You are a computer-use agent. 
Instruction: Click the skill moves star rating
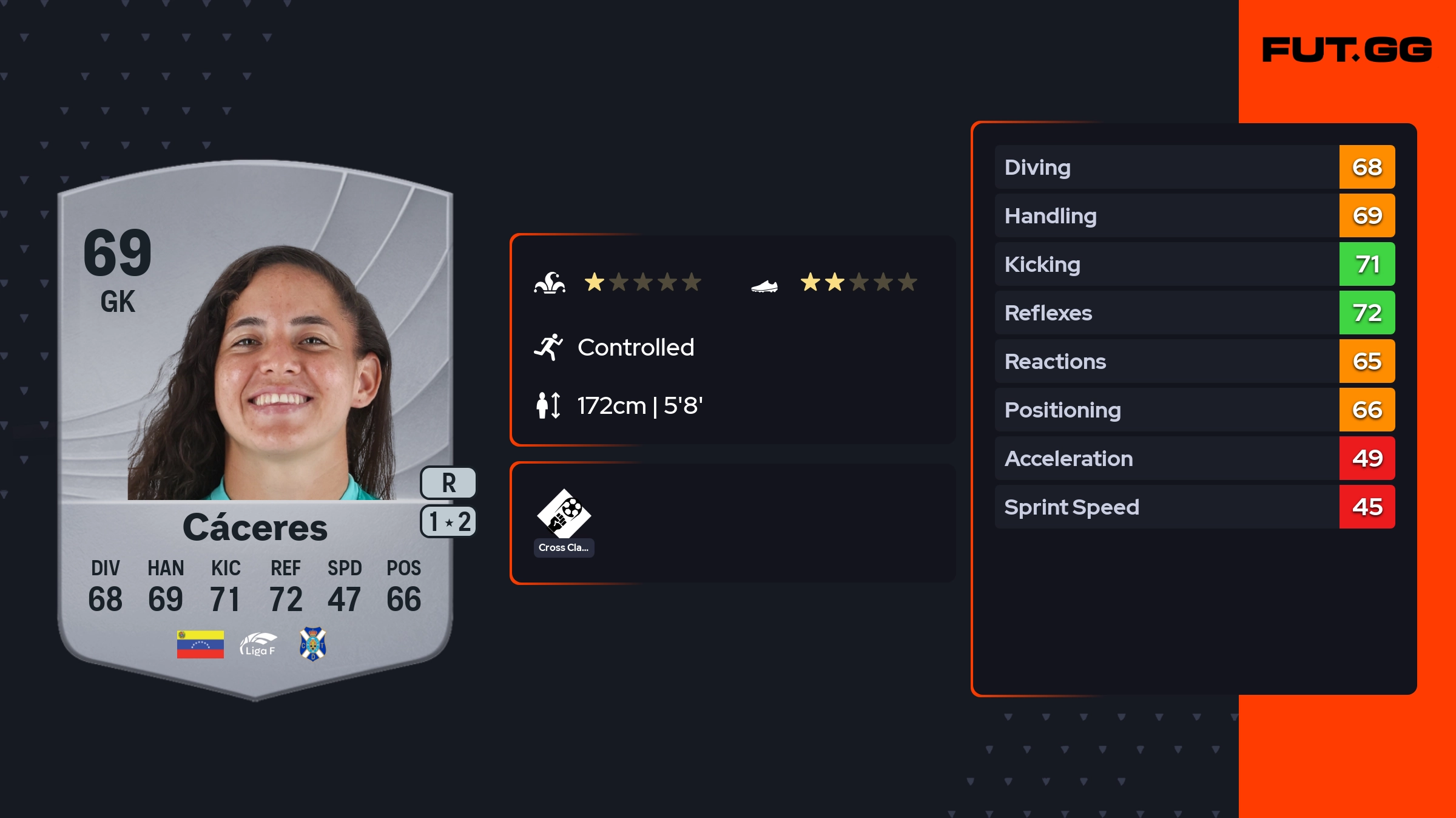[x=642, y=282]
